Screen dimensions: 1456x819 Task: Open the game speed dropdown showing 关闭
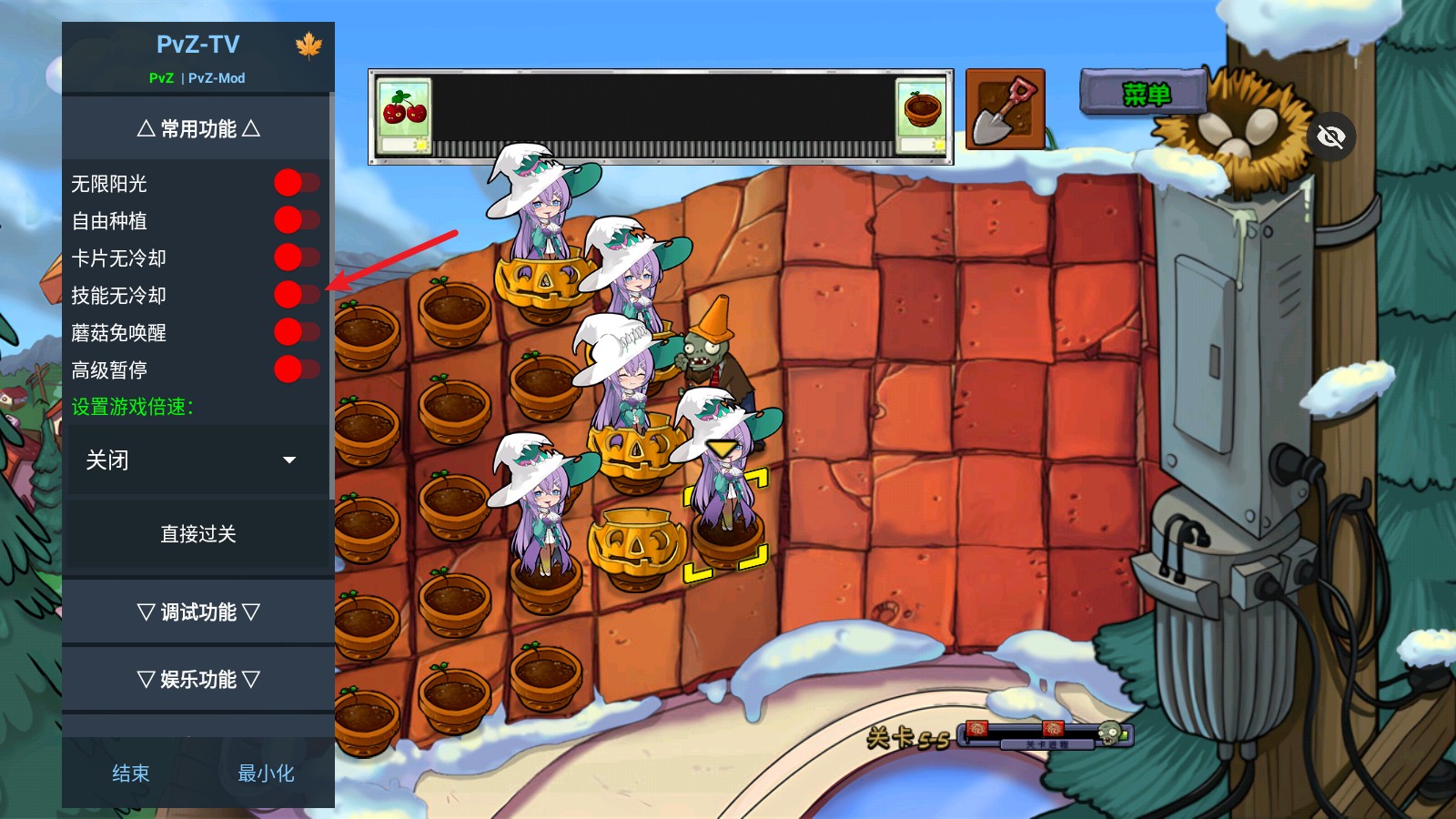point(197,460)
